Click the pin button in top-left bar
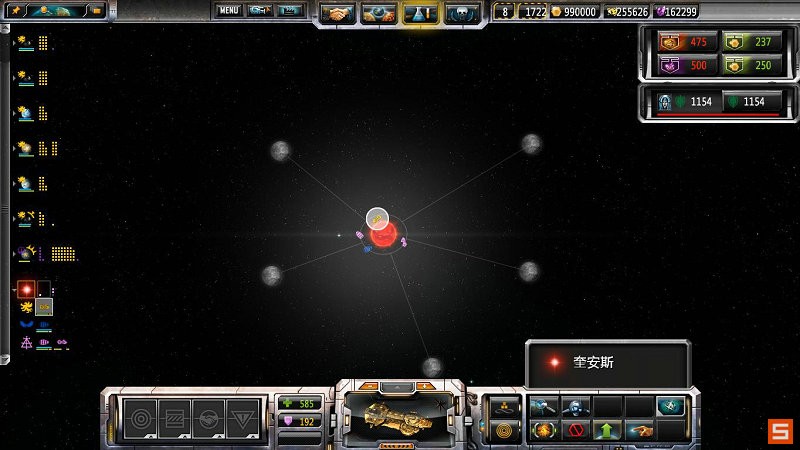The width and height of the screenshot is (800, 450). pos(14,11)
